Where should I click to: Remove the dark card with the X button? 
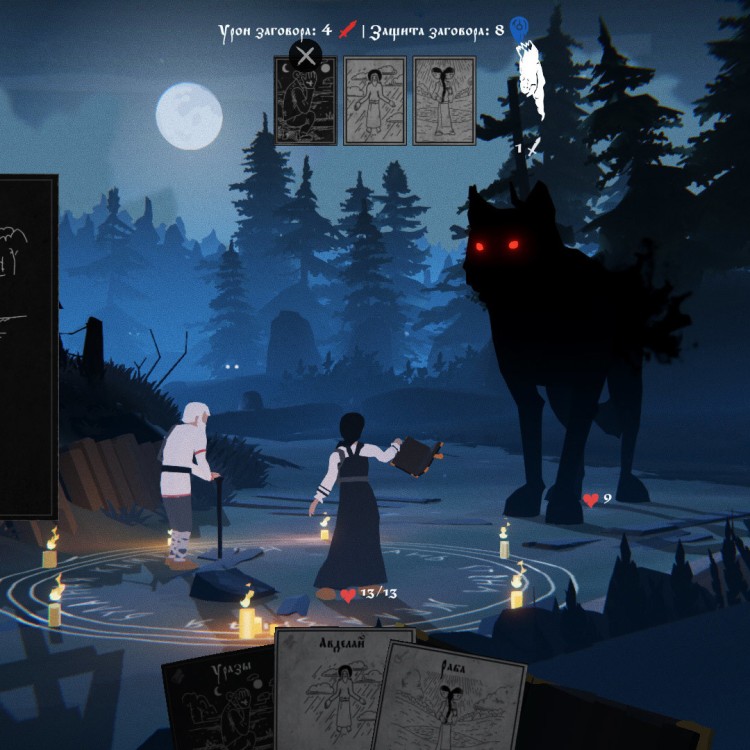click(305, 55)
